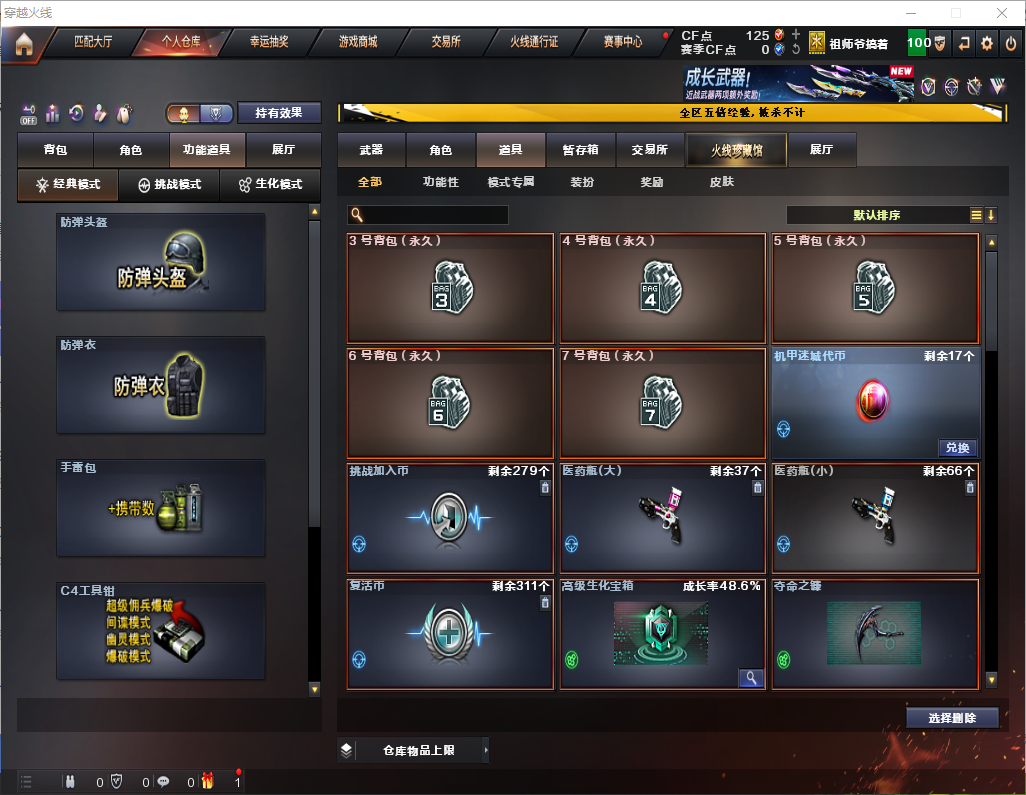Select the 防弹头盔 helmet equipment slot
1026x795 pixels.
point(161,262)
